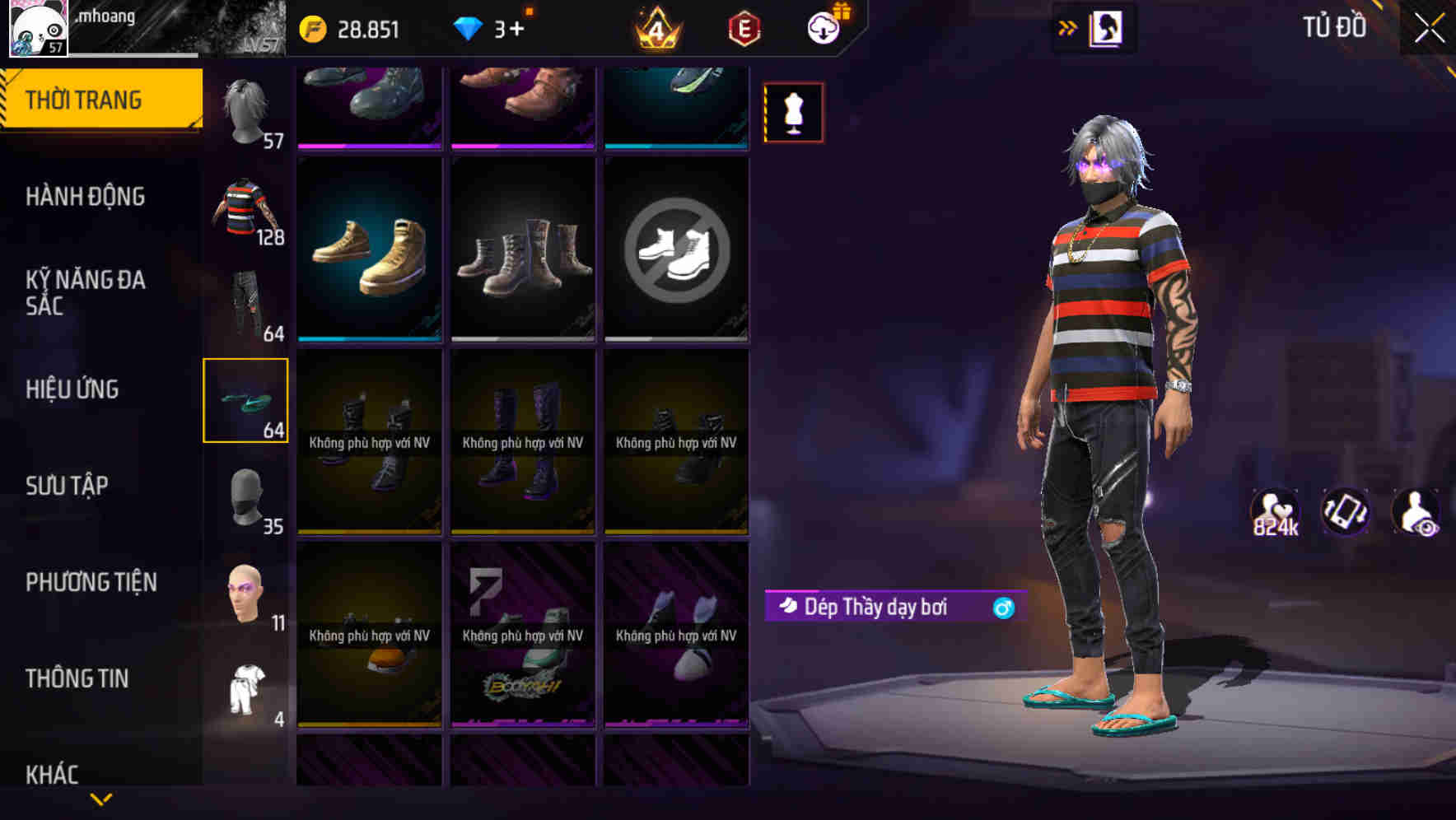The width and height of the screenshot is (1456, 820).
Task: Open the mask category showing 35 items
Action: click(x=245, y=498)
